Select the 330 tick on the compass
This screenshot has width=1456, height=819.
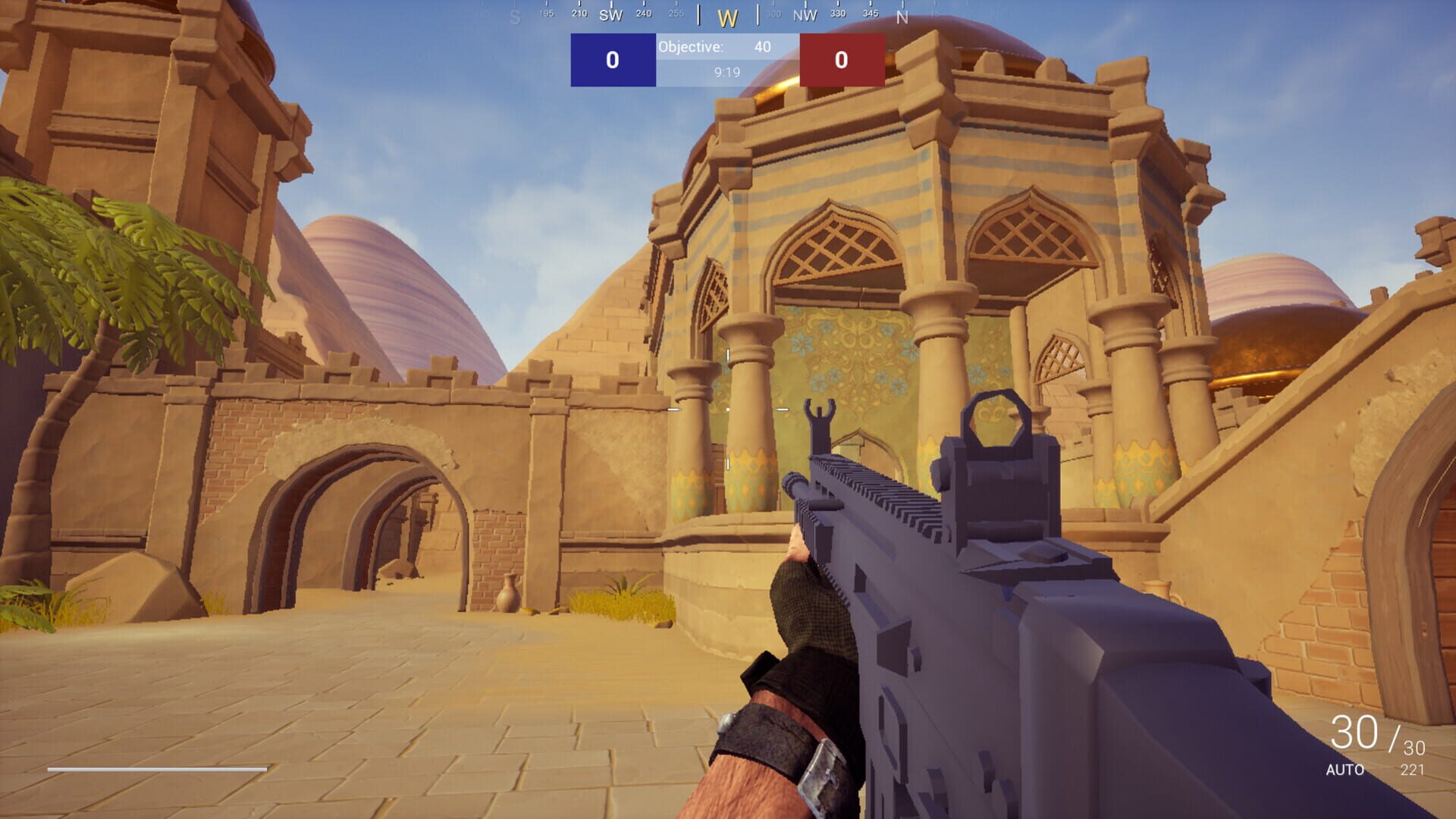pos(839,12)
